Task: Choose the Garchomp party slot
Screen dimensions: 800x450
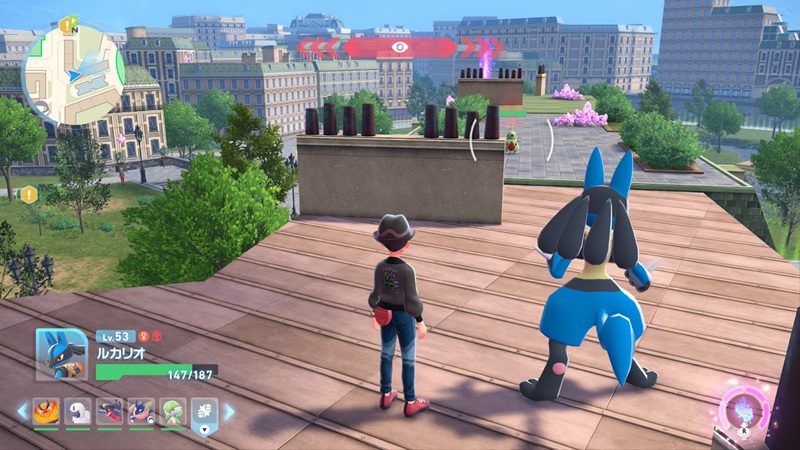Action: click(110, 411)
